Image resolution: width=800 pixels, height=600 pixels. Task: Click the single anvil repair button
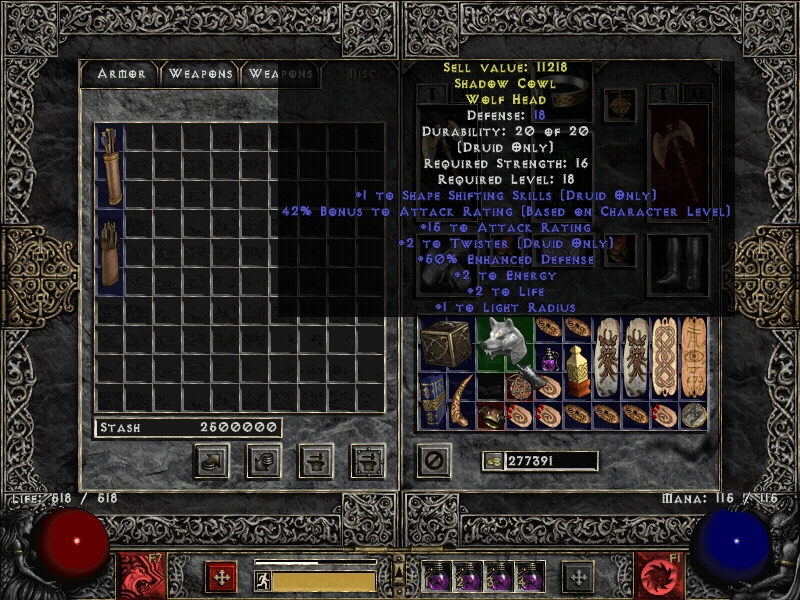tap(316, 461)
